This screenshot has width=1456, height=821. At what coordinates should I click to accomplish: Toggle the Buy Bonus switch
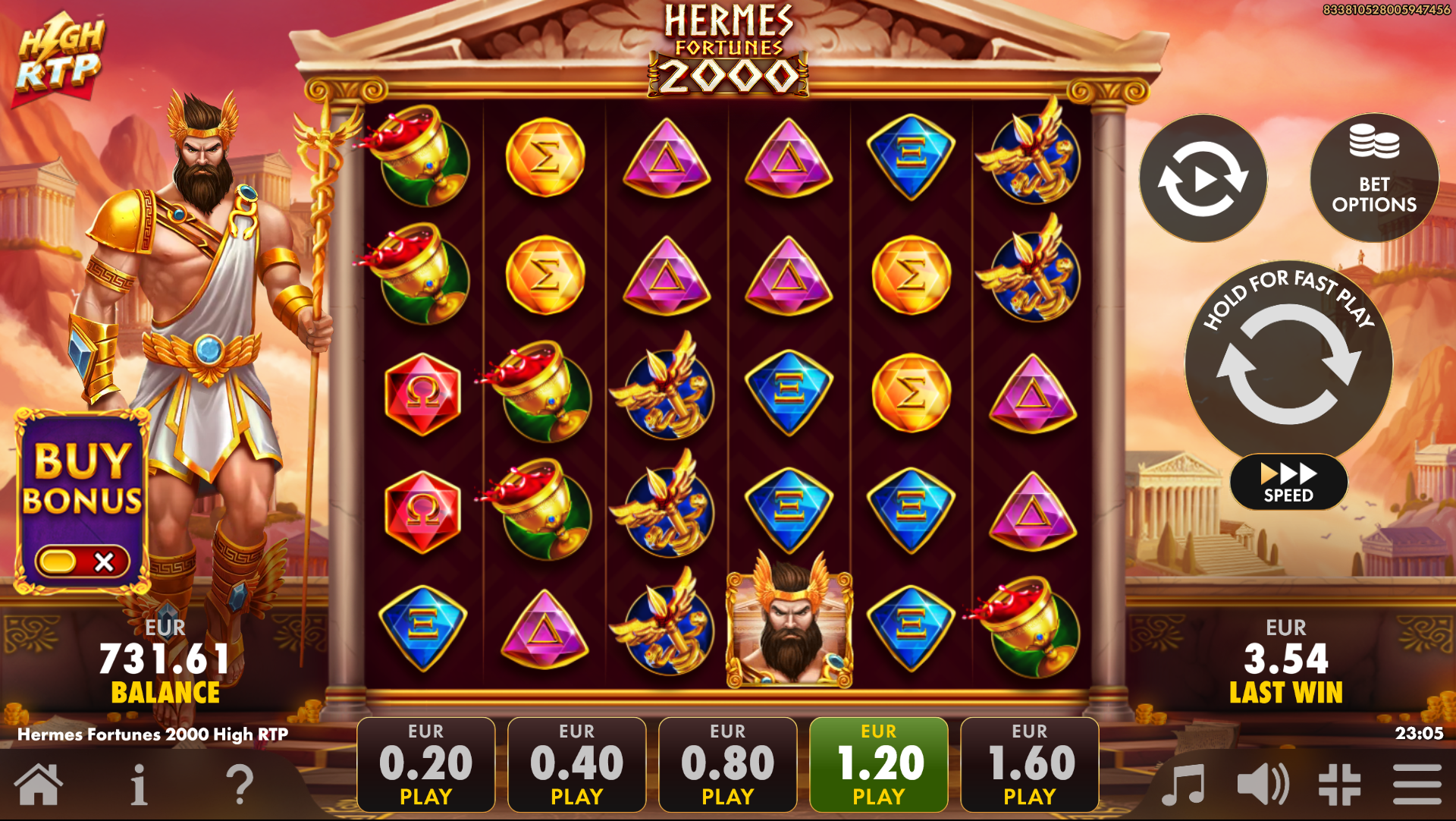82,561
